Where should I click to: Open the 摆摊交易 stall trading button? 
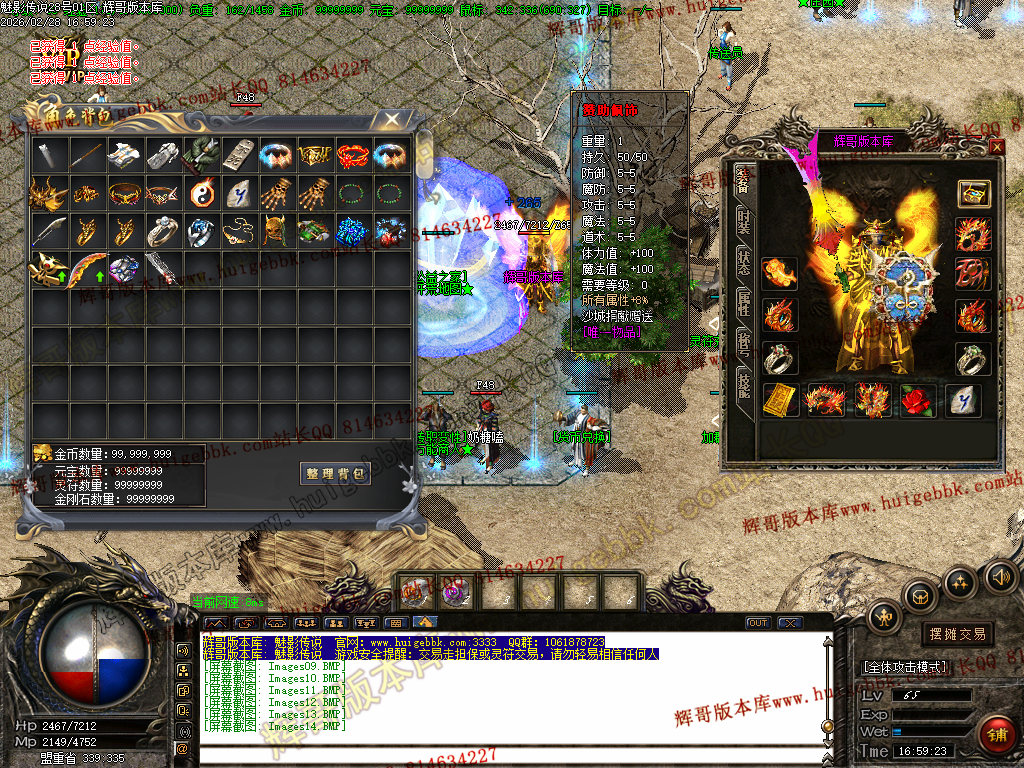[957, 634]
